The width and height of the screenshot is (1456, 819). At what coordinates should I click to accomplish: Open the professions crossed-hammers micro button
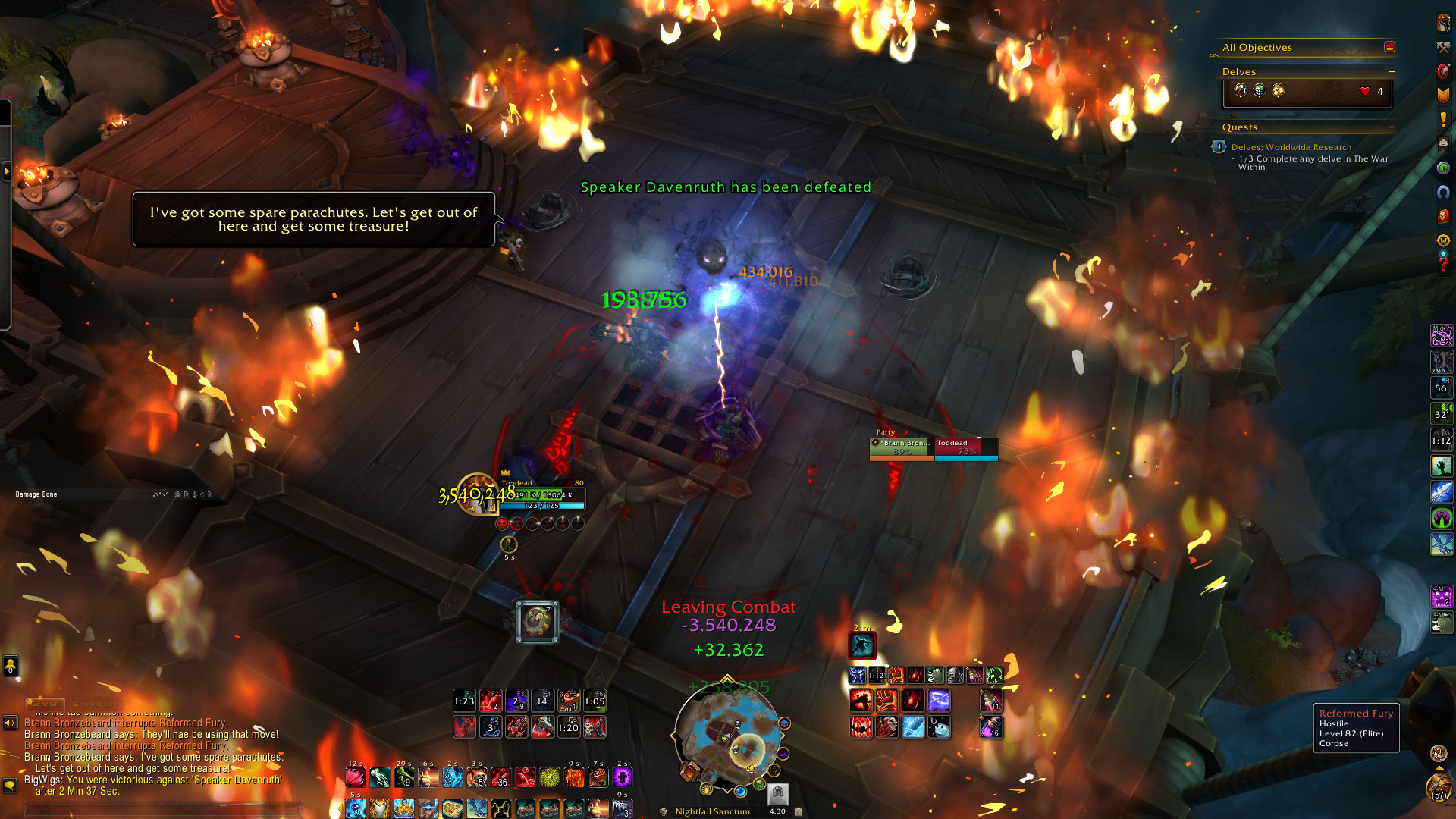tap(1443, 47)
